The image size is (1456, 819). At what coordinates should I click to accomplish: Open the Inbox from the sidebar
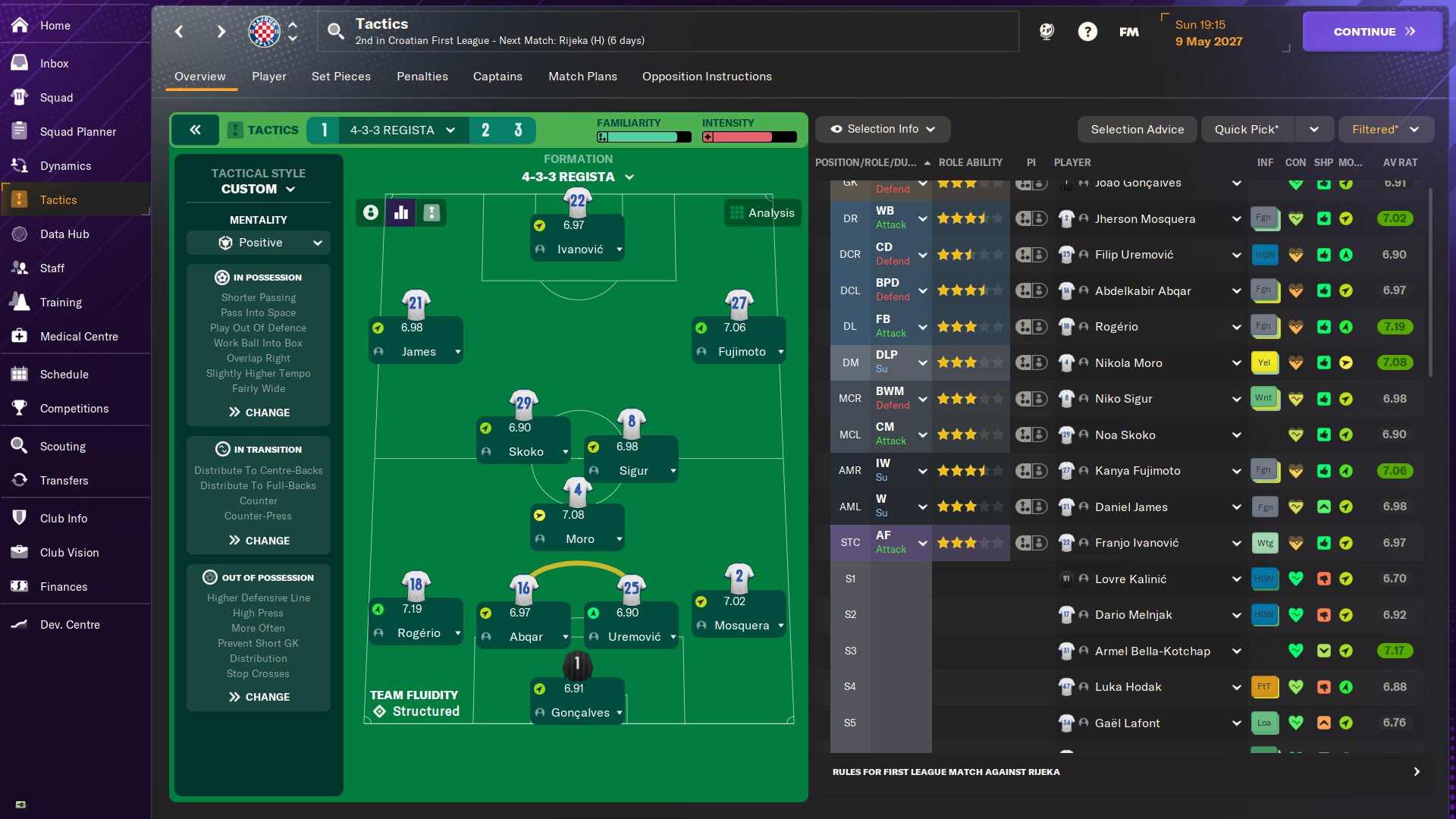[x=55, y=64]
